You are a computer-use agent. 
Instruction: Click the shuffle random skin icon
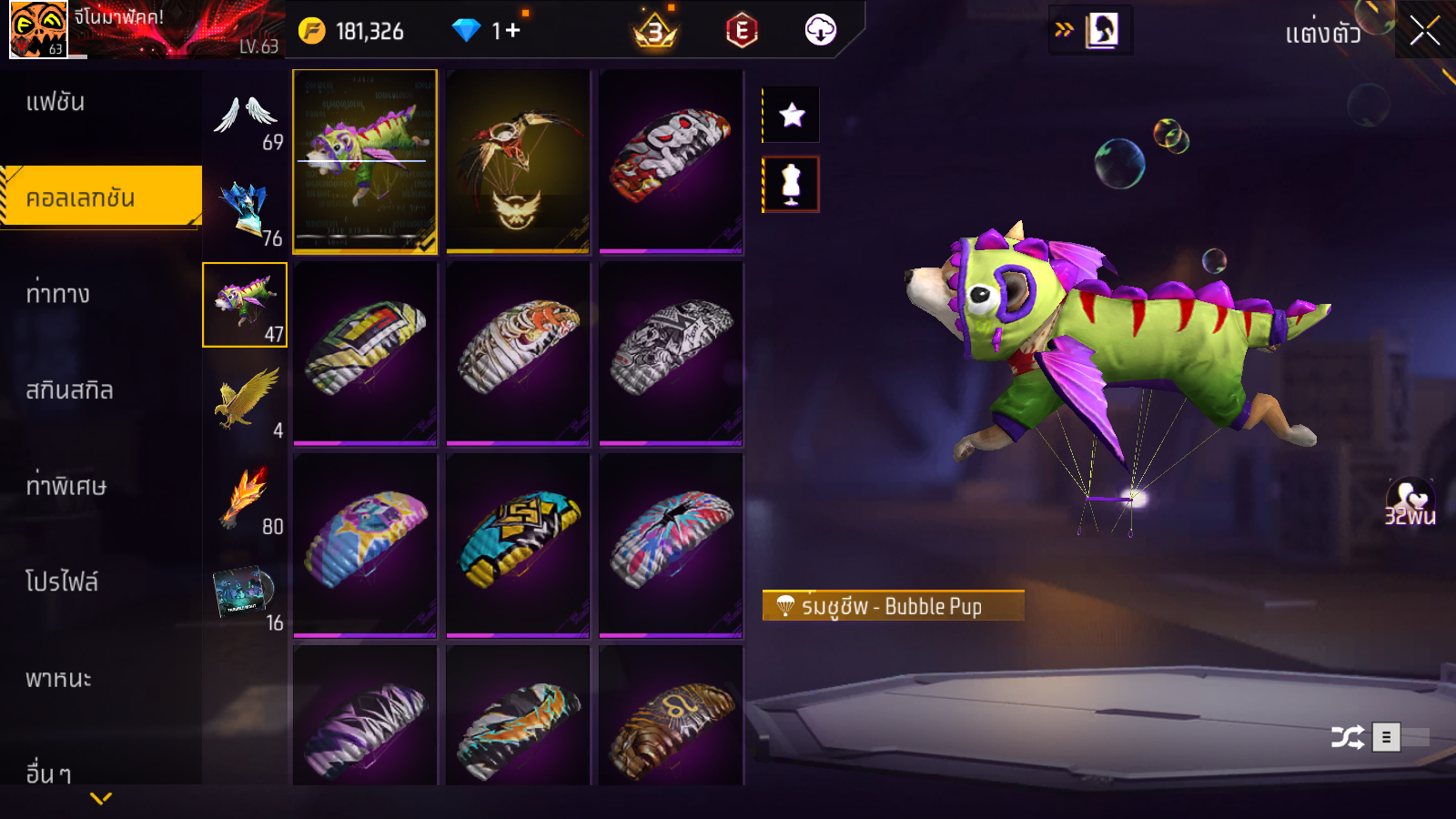click(x=1347, y=737)
